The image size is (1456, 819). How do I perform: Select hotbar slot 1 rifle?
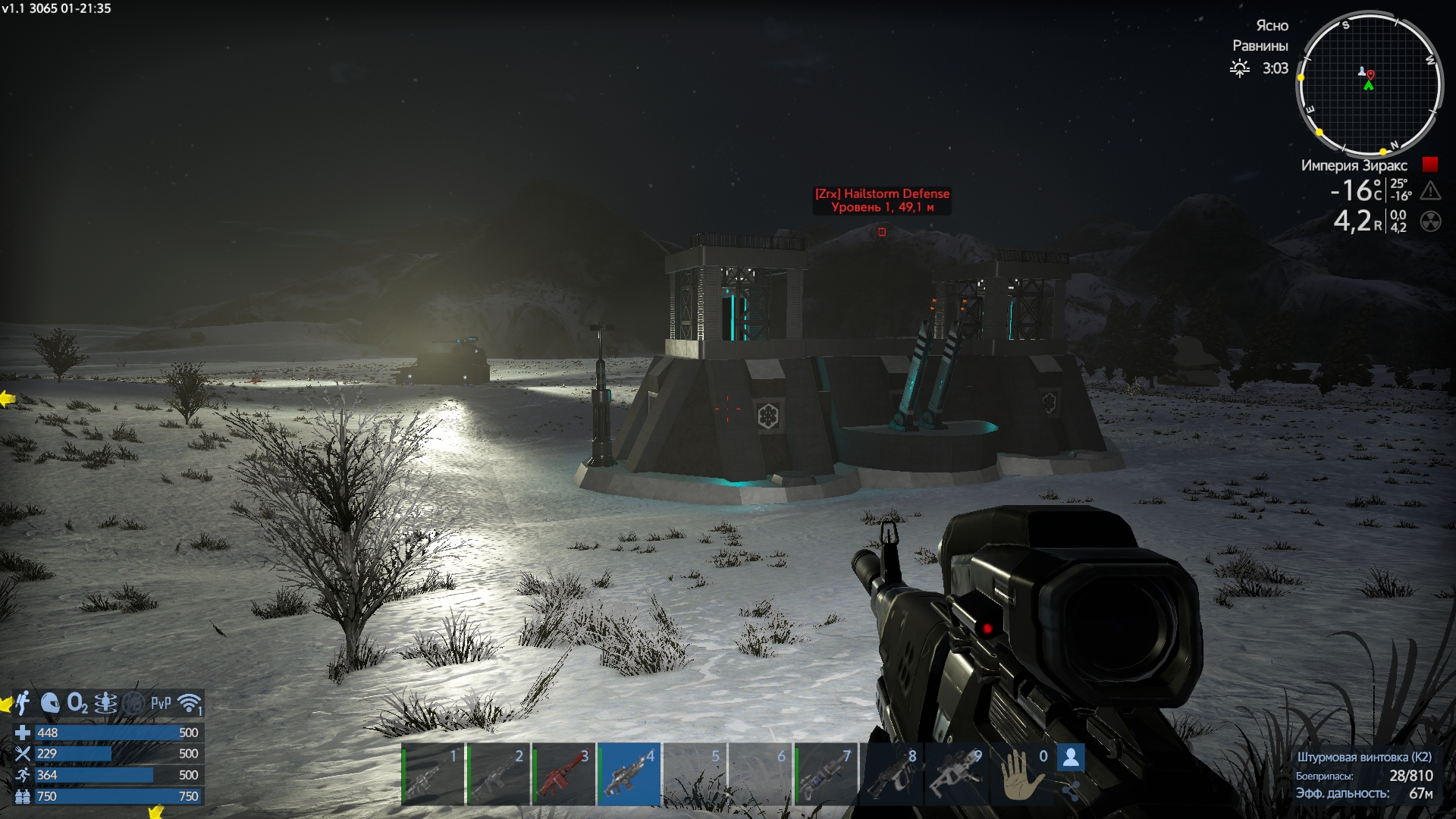432,774
